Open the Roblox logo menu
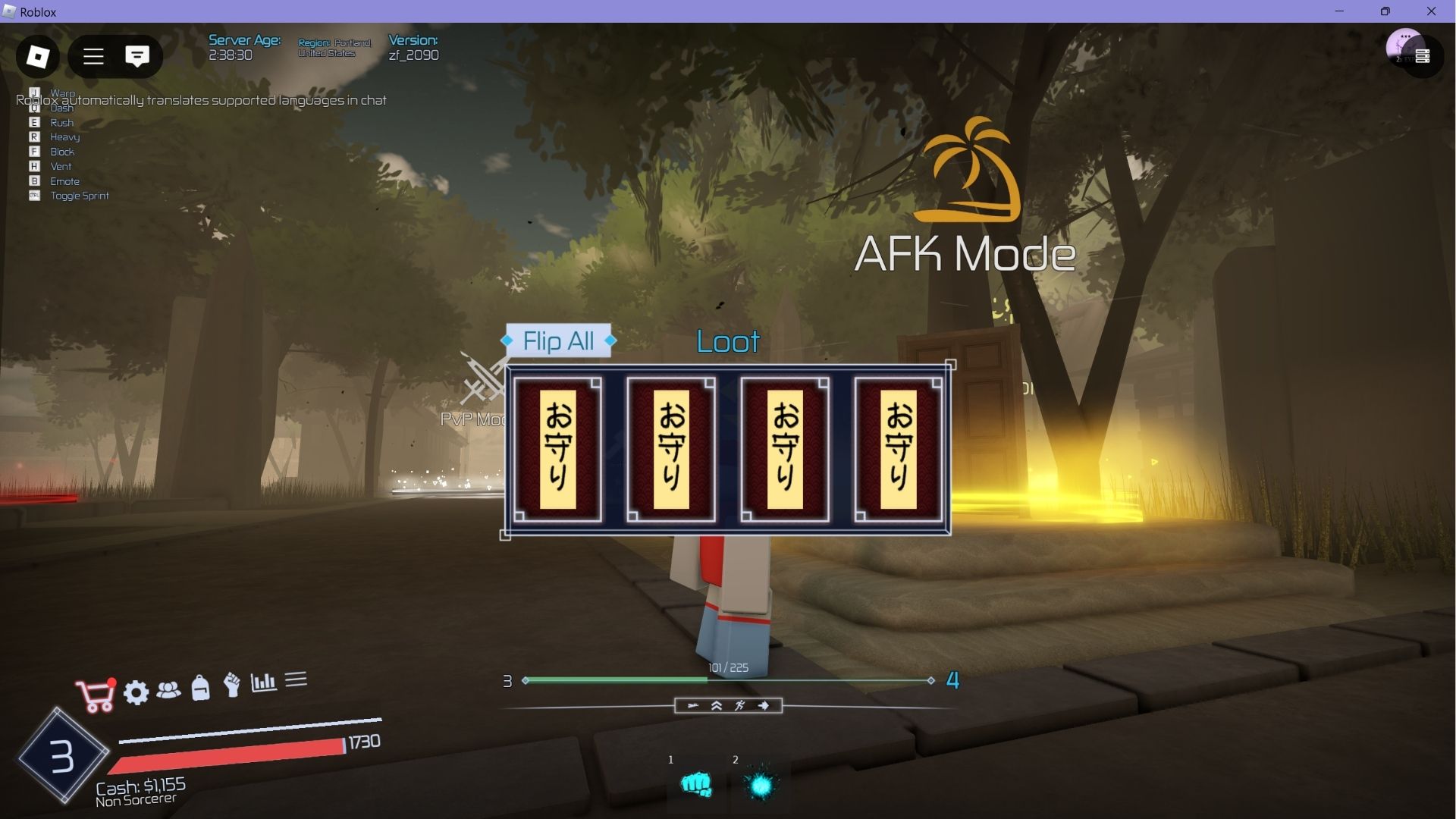 (x=37, y=56)
